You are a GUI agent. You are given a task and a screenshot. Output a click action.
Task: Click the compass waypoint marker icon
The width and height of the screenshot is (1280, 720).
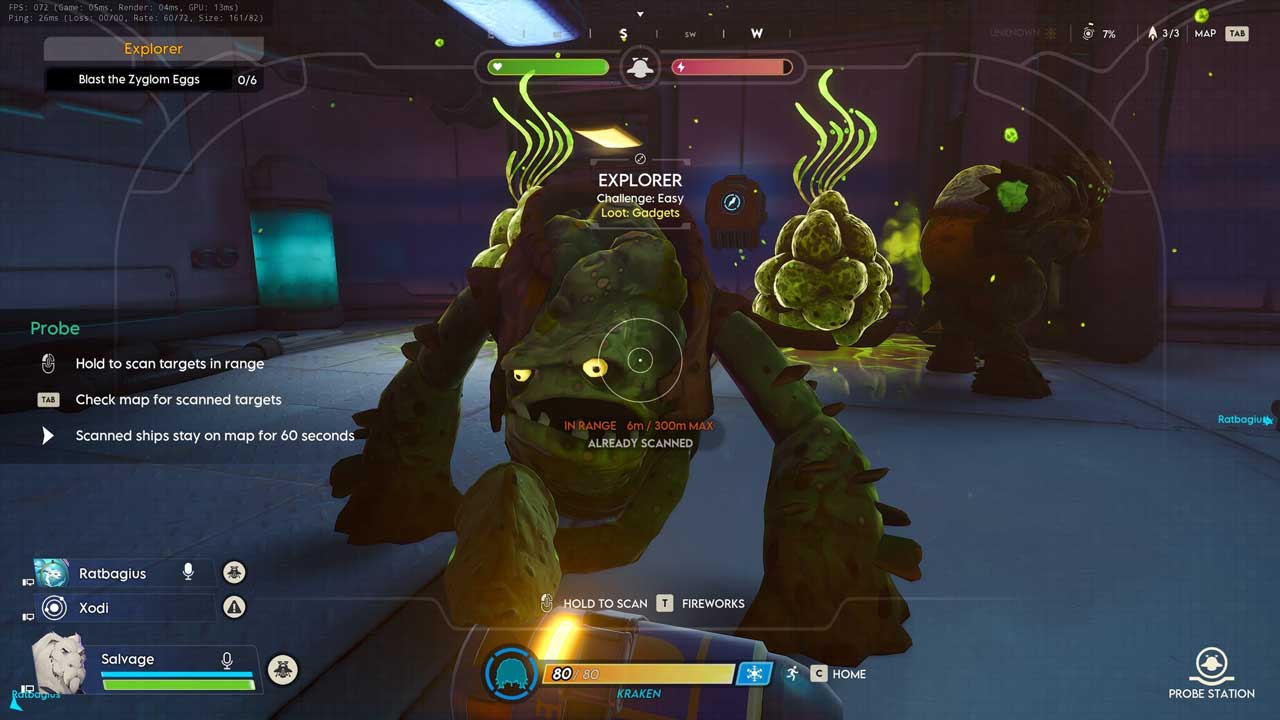pyautogui.click(x=732, y=203)
